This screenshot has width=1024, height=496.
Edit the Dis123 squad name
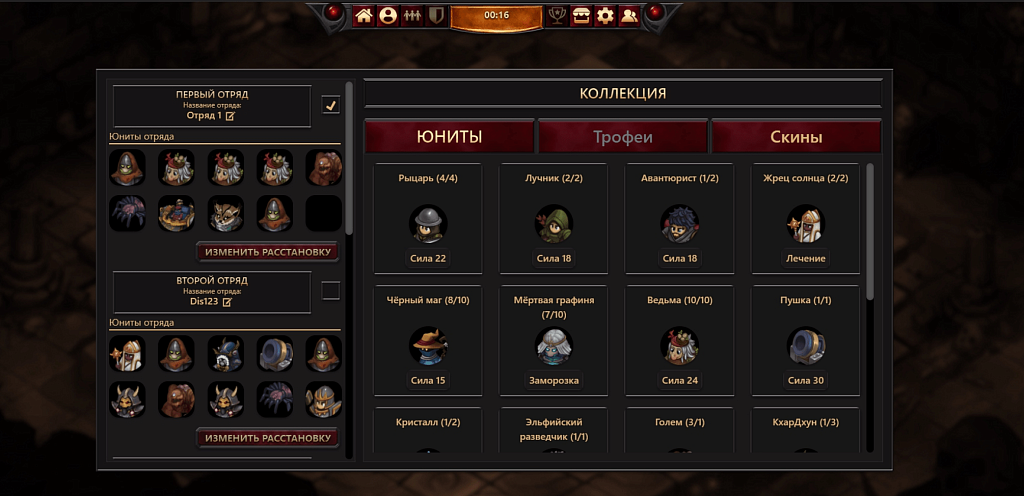tap(227, 301)
